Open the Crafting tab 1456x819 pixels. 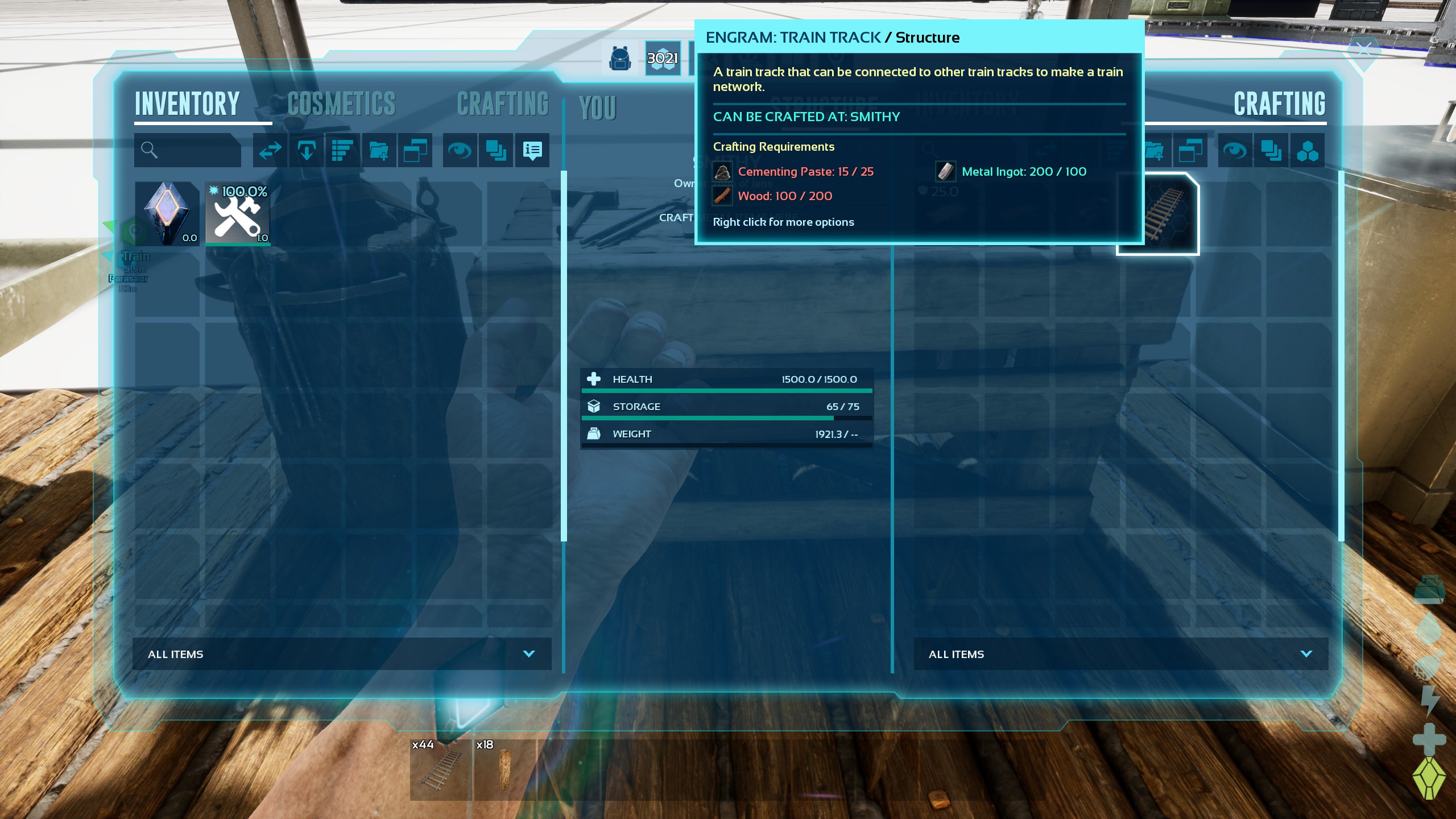click(503, 104)
